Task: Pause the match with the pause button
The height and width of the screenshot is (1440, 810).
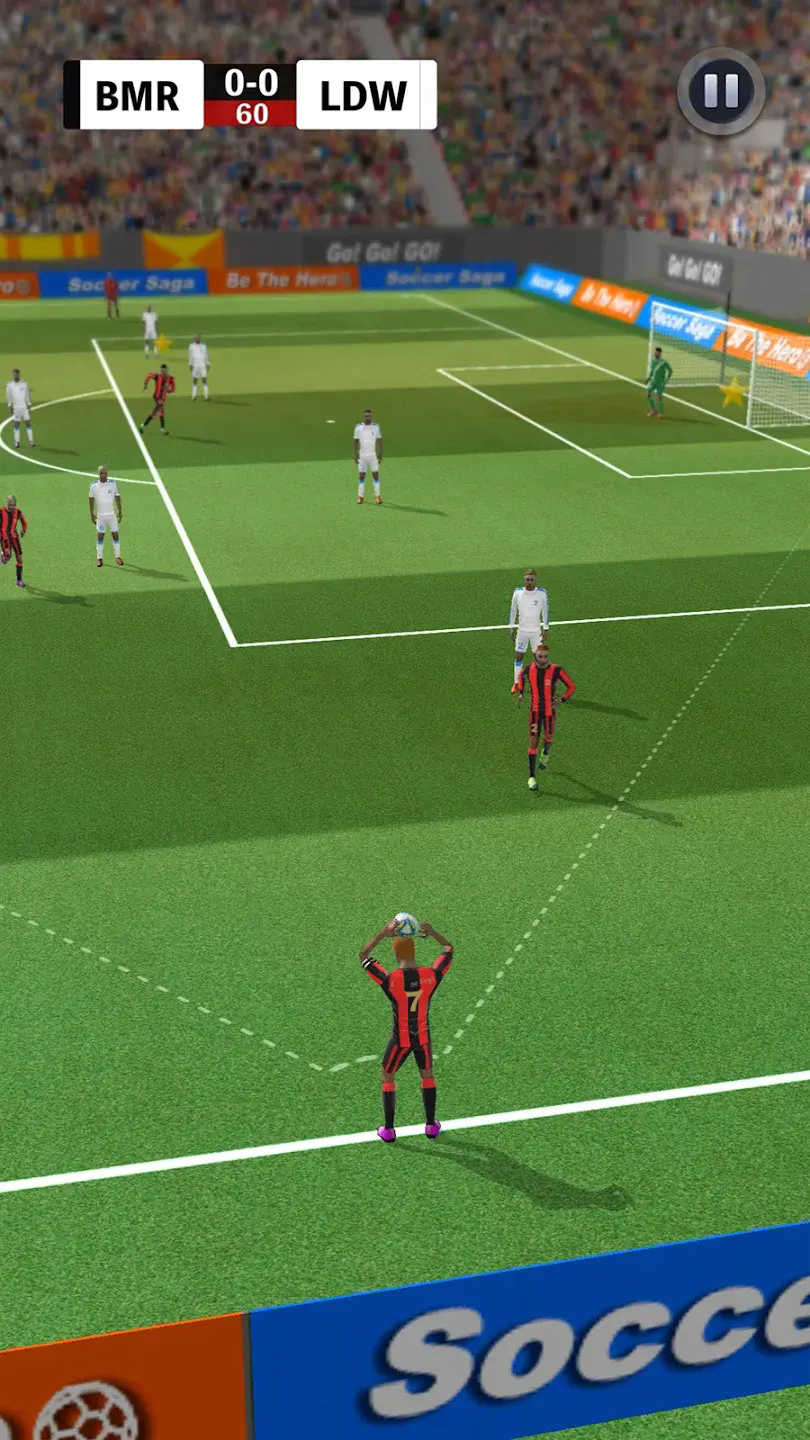Action: click(x=721, y=91)
